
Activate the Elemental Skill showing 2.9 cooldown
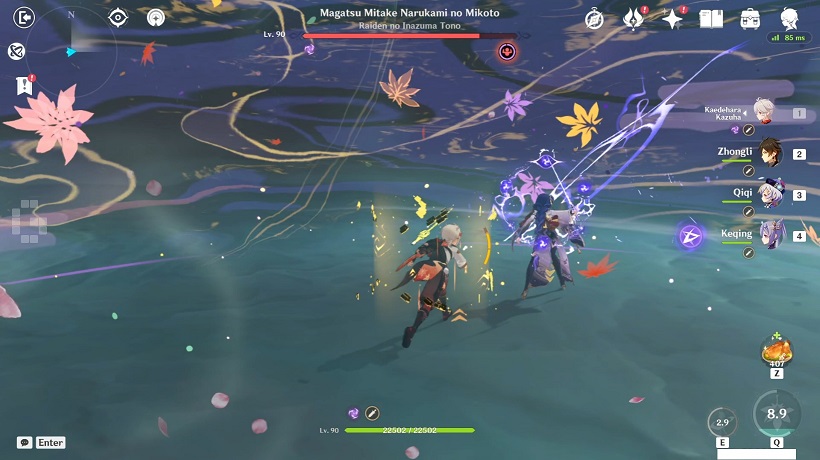tap(721, 423)
